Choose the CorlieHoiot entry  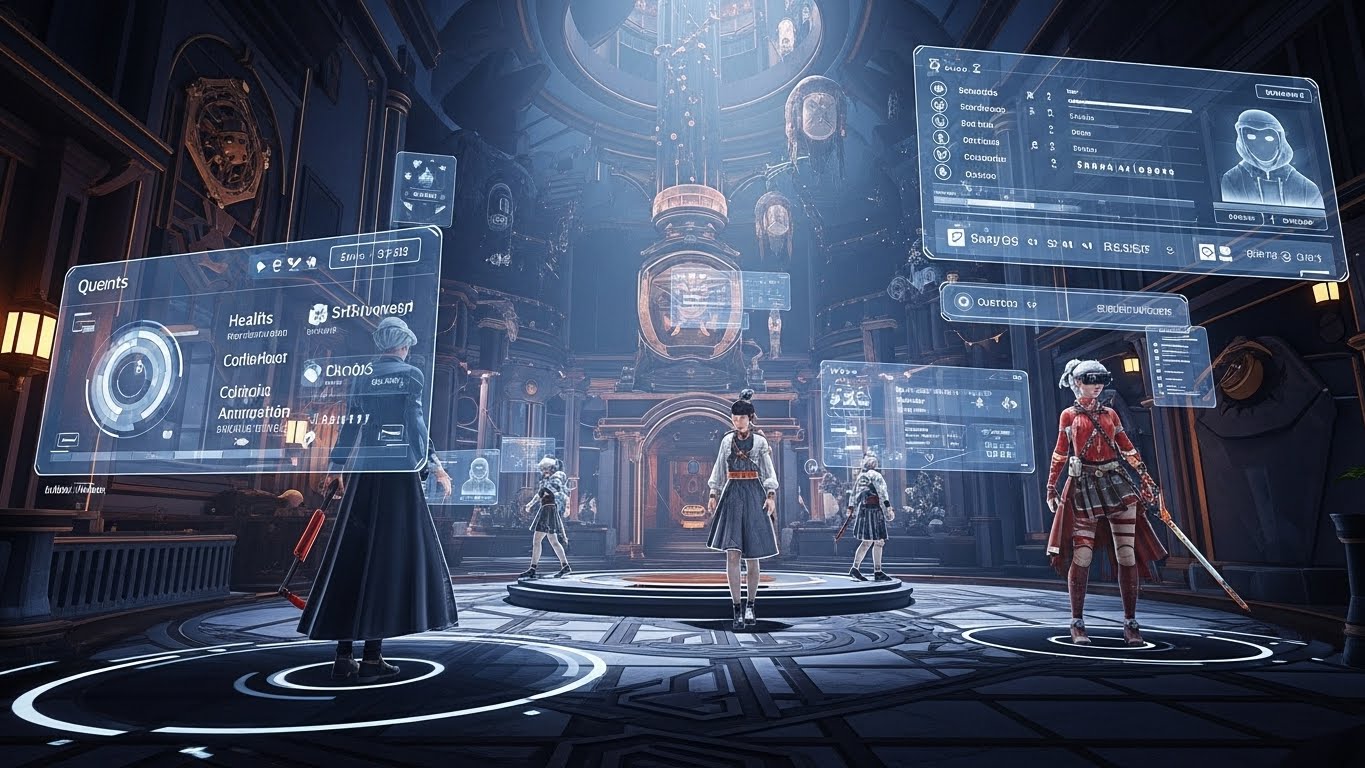256,358
